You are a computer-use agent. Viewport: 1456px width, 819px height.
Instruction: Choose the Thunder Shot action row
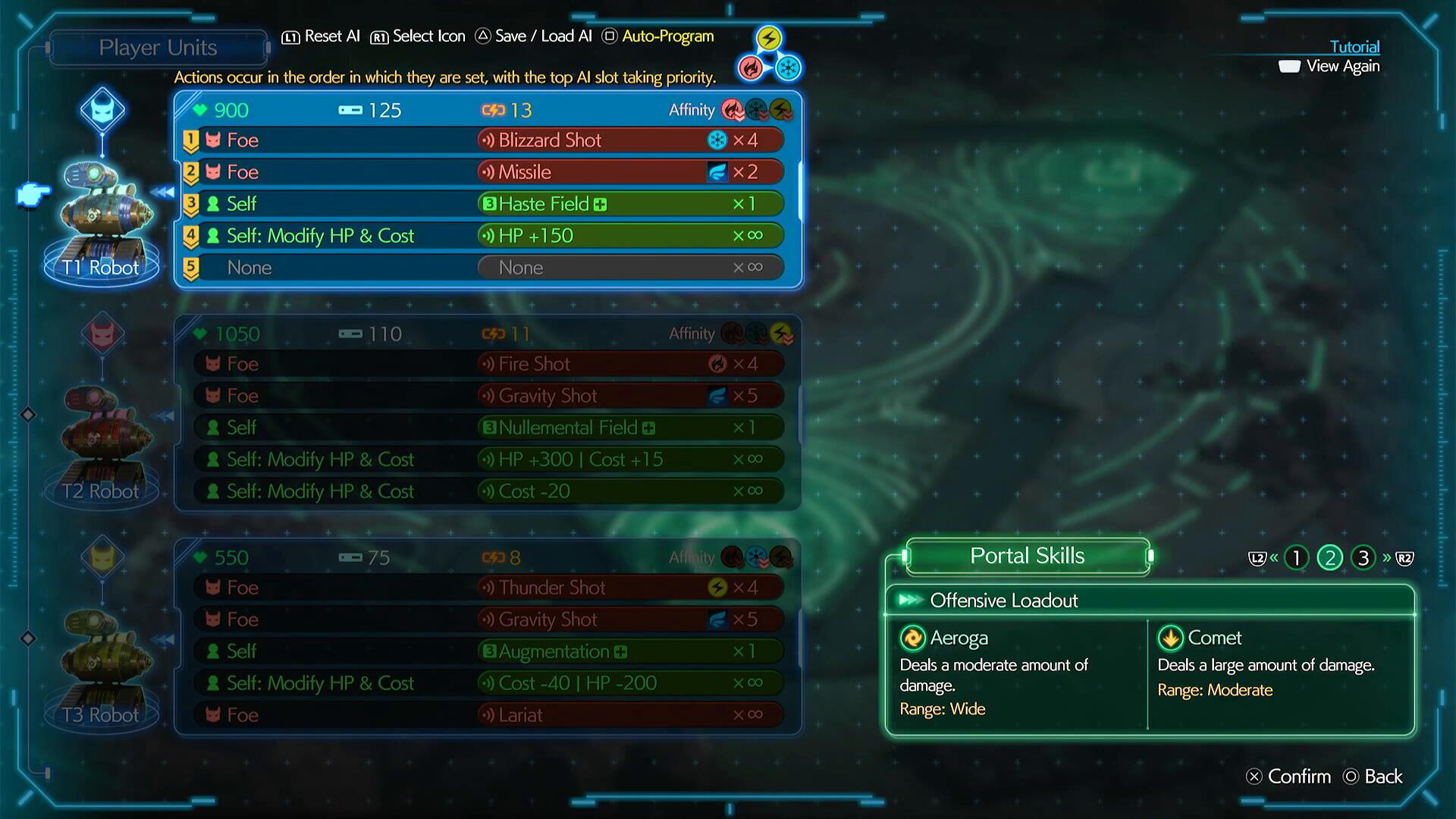[x=629, y=588]
